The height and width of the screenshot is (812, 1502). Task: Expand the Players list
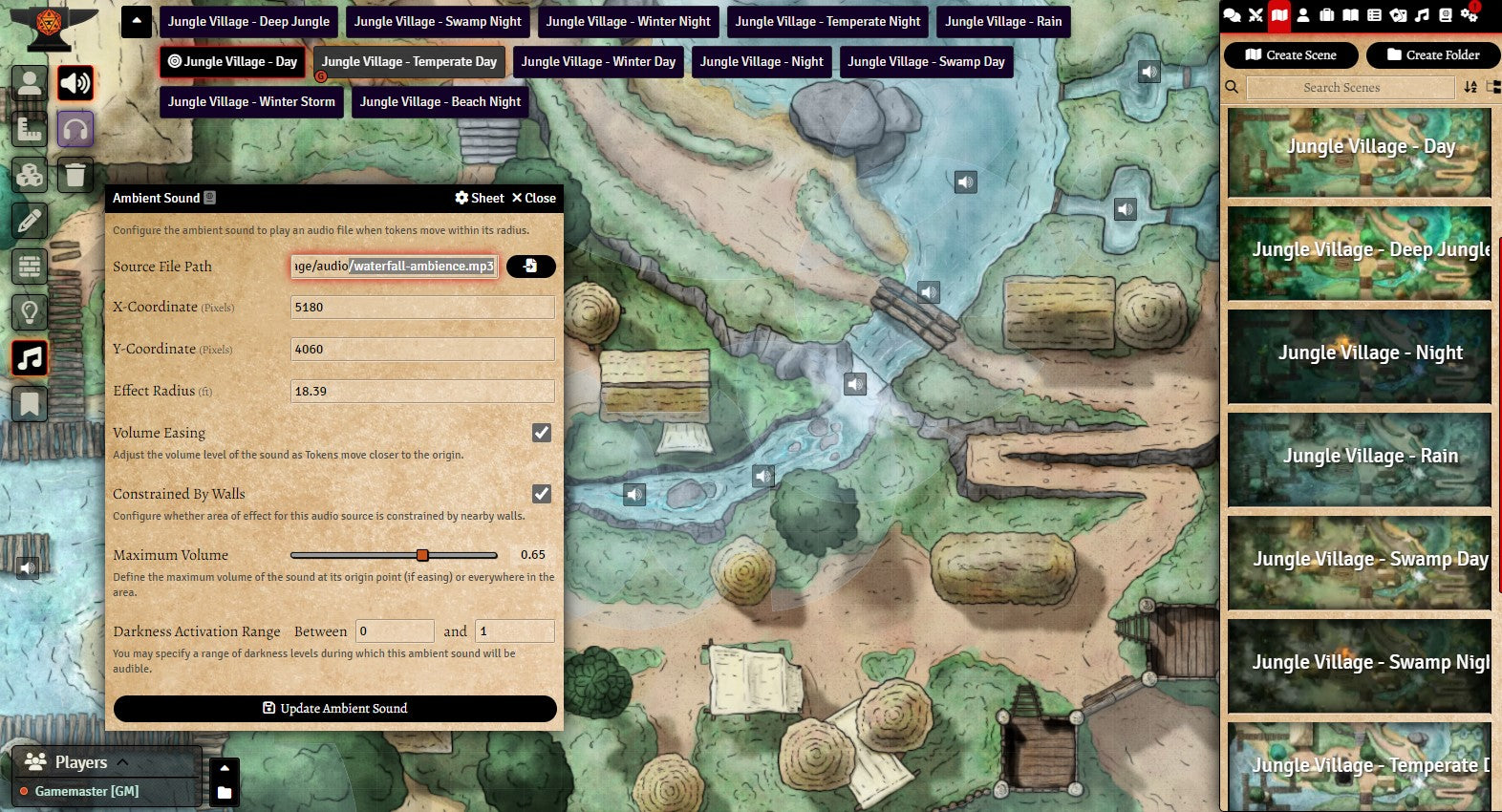[x=122, y=762]
